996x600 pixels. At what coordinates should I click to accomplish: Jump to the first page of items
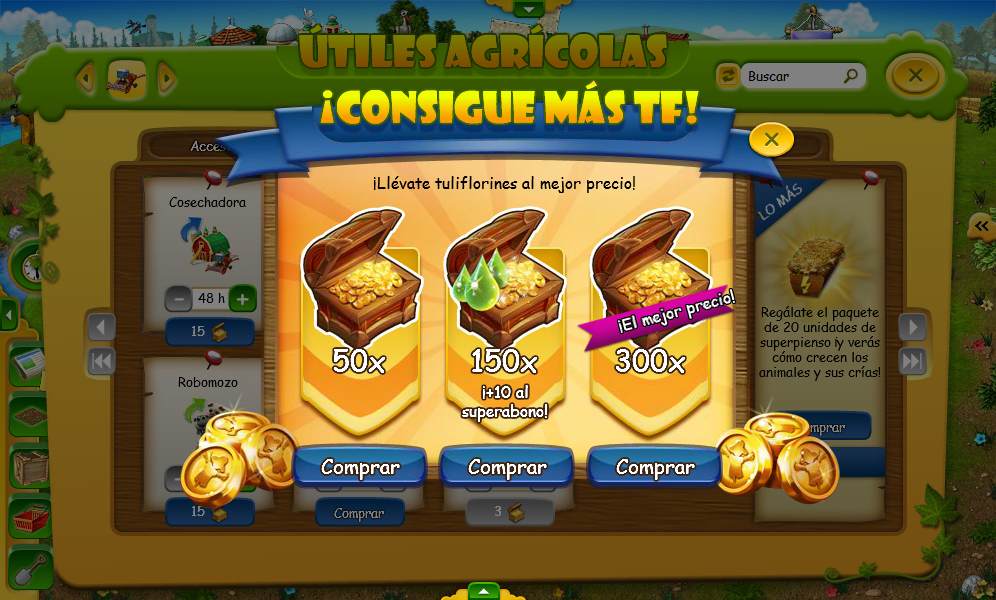coord(102,361)
